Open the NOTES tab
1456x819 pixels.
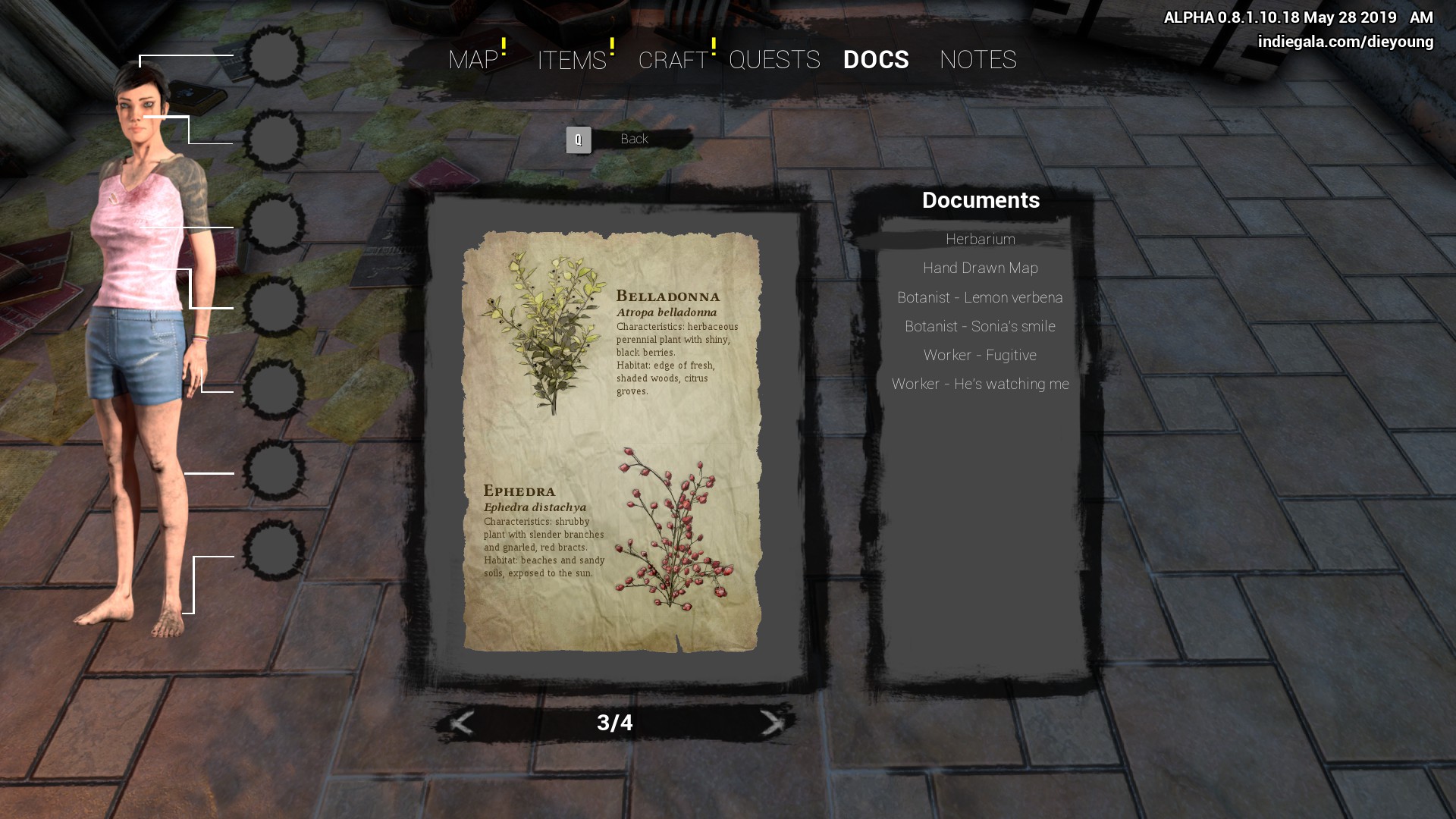[977, 60]
